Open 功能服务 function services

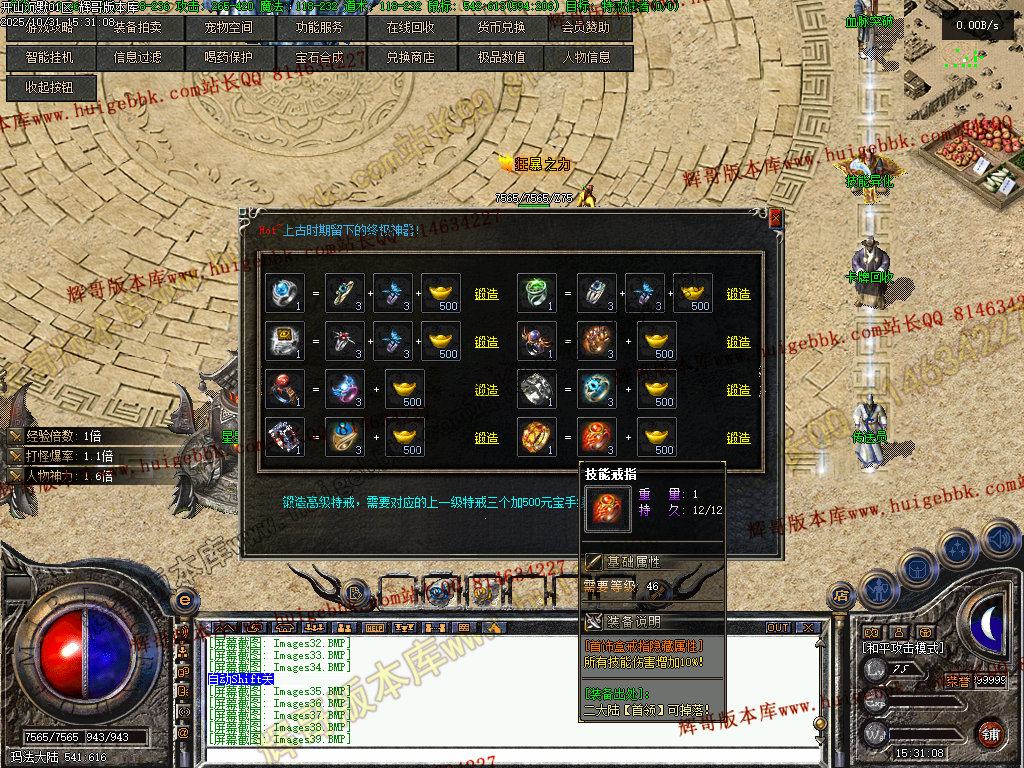coord(319,28)
